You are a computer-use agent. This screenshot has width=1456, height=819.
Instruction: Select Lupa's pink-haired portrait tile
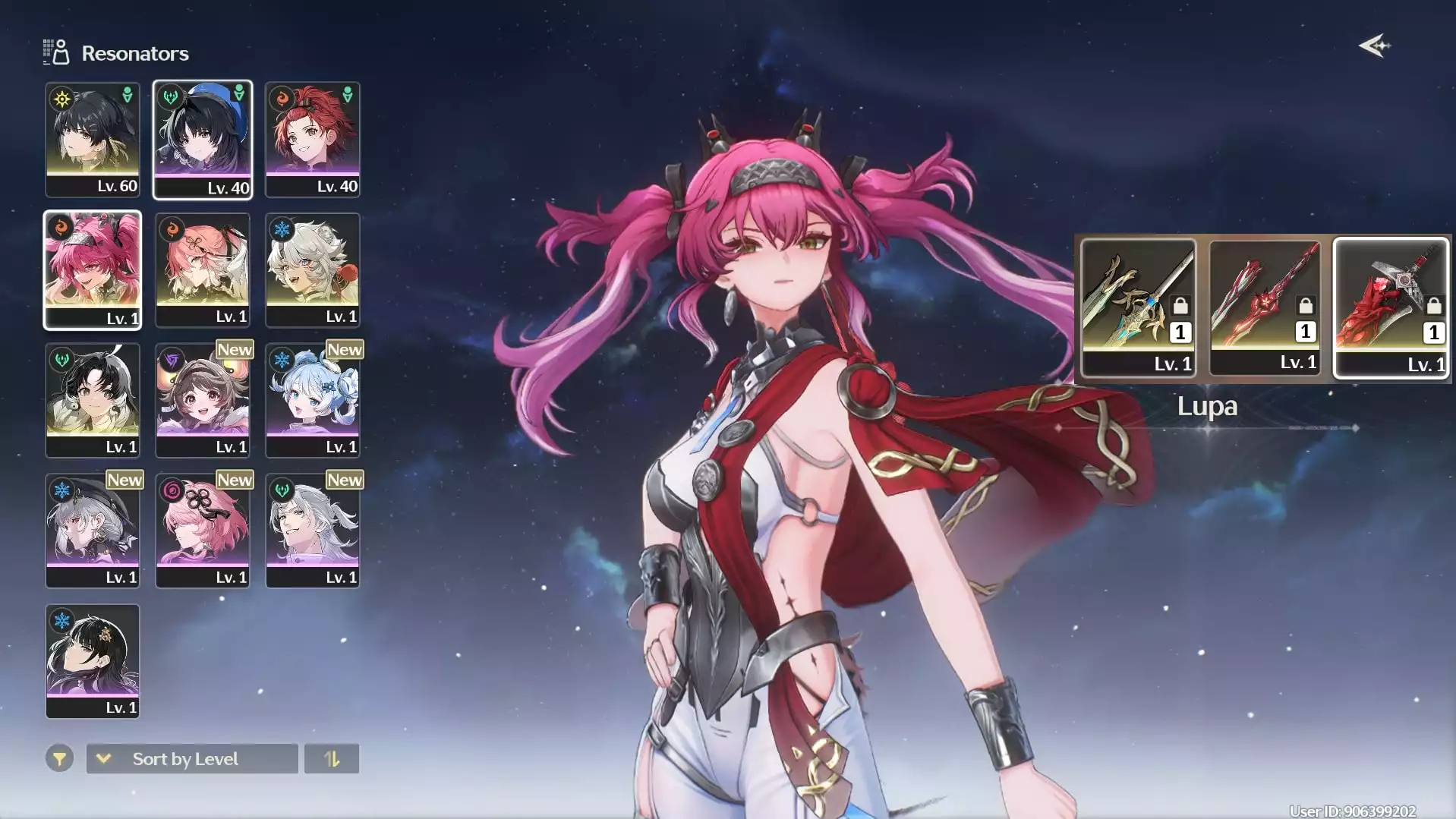93,270
